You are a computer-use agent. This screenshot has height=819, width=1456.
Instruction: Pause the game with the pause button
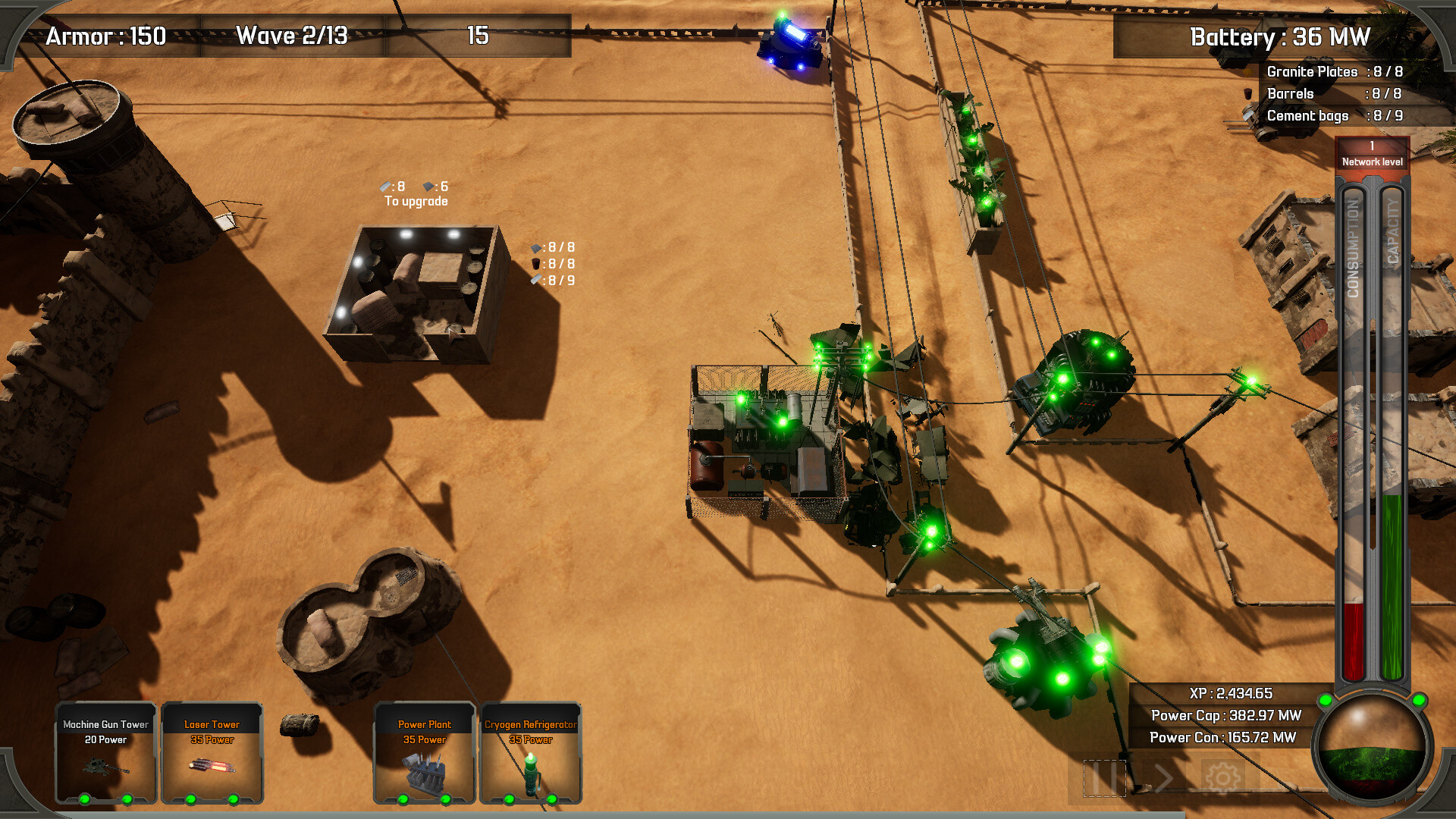(1104, 778)
